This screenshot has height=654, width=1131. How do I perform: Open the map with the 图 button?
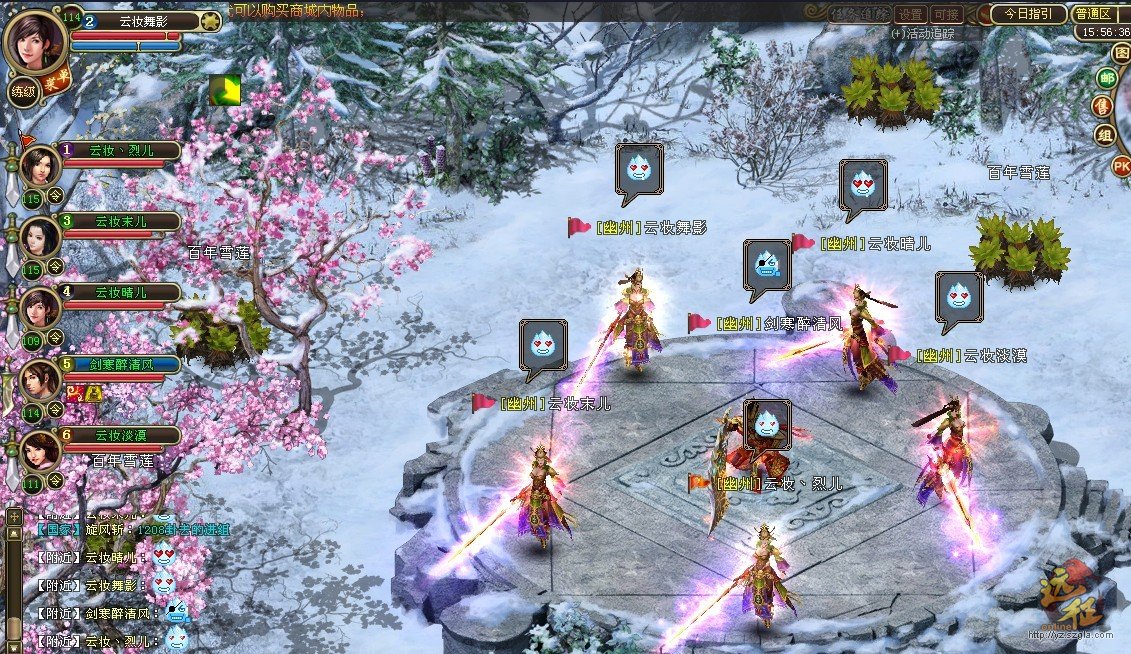pos(1122,52)
